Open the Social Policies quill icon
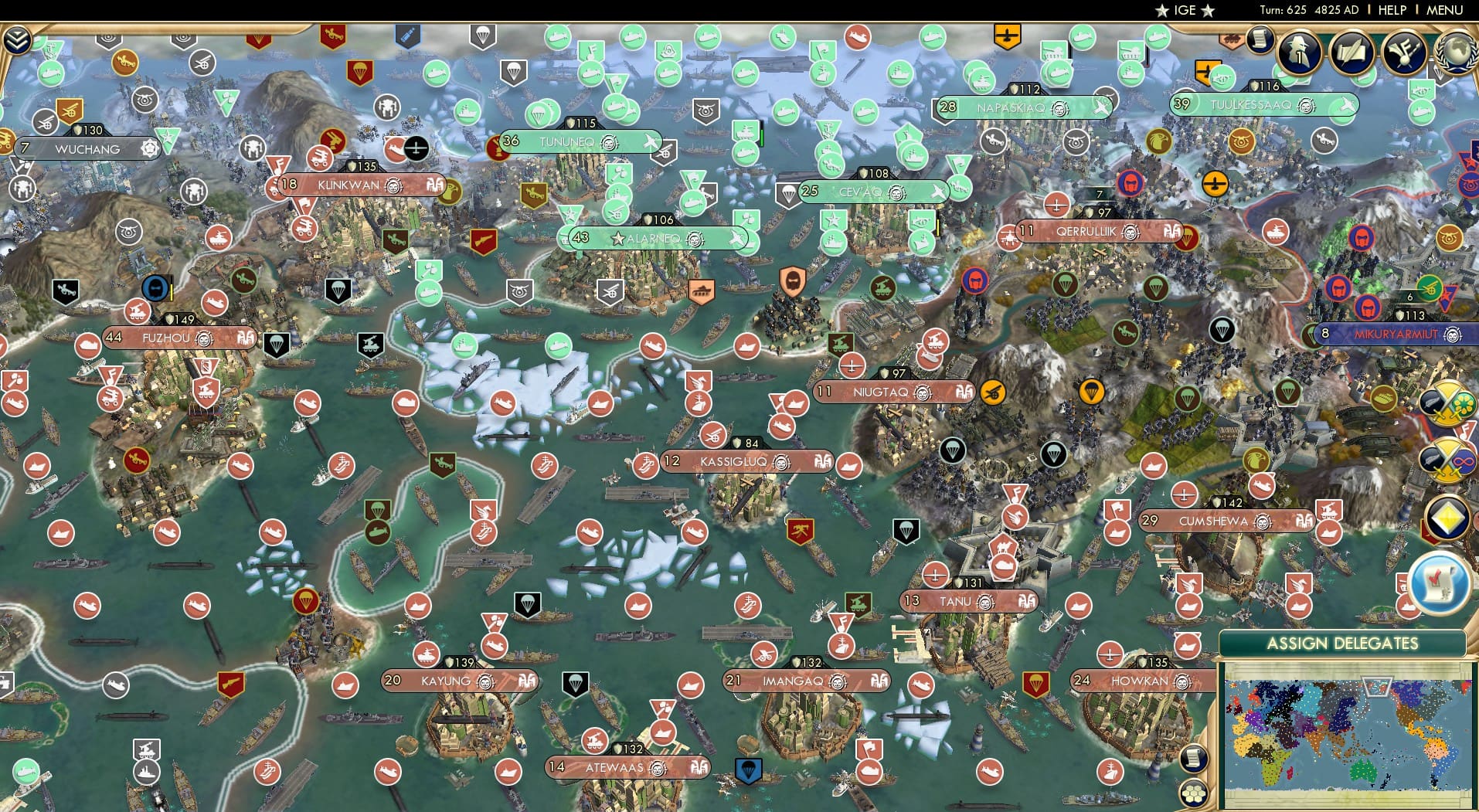Viewport: 1479px width, 812px height. (1353, 53)
